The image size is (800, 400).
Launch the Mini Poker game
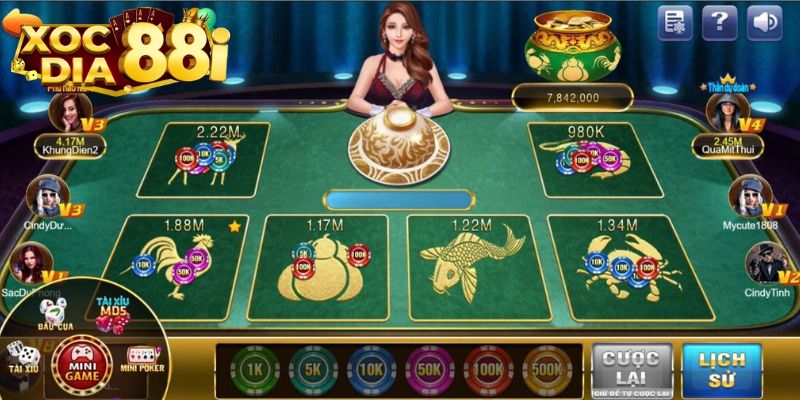[141, 358]
